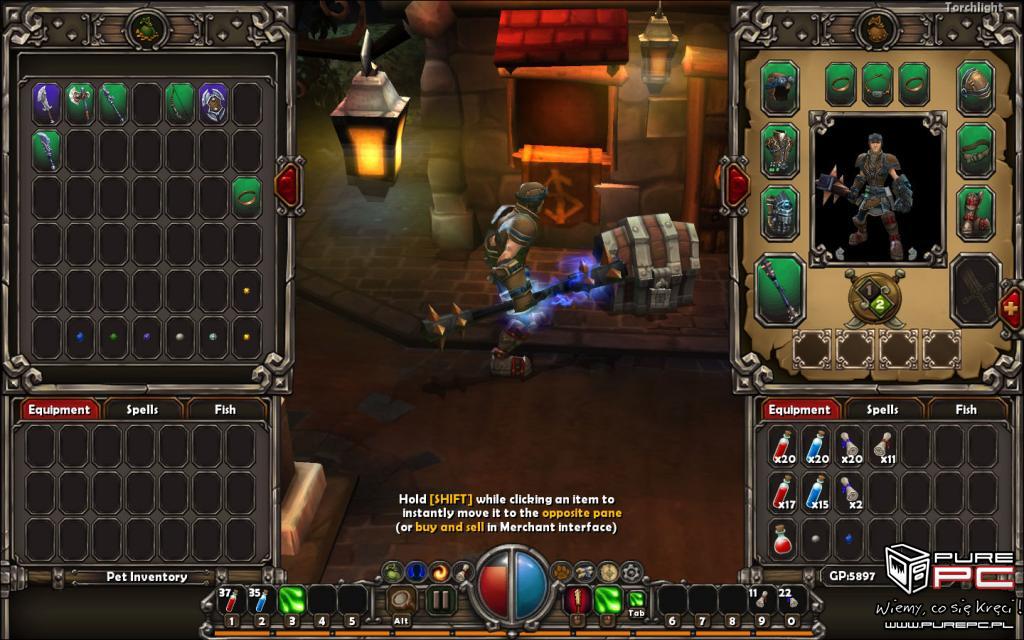Pick the gold ring in the stash
Viewport: 1024px width, 640px height.
(x=247, y=195)
